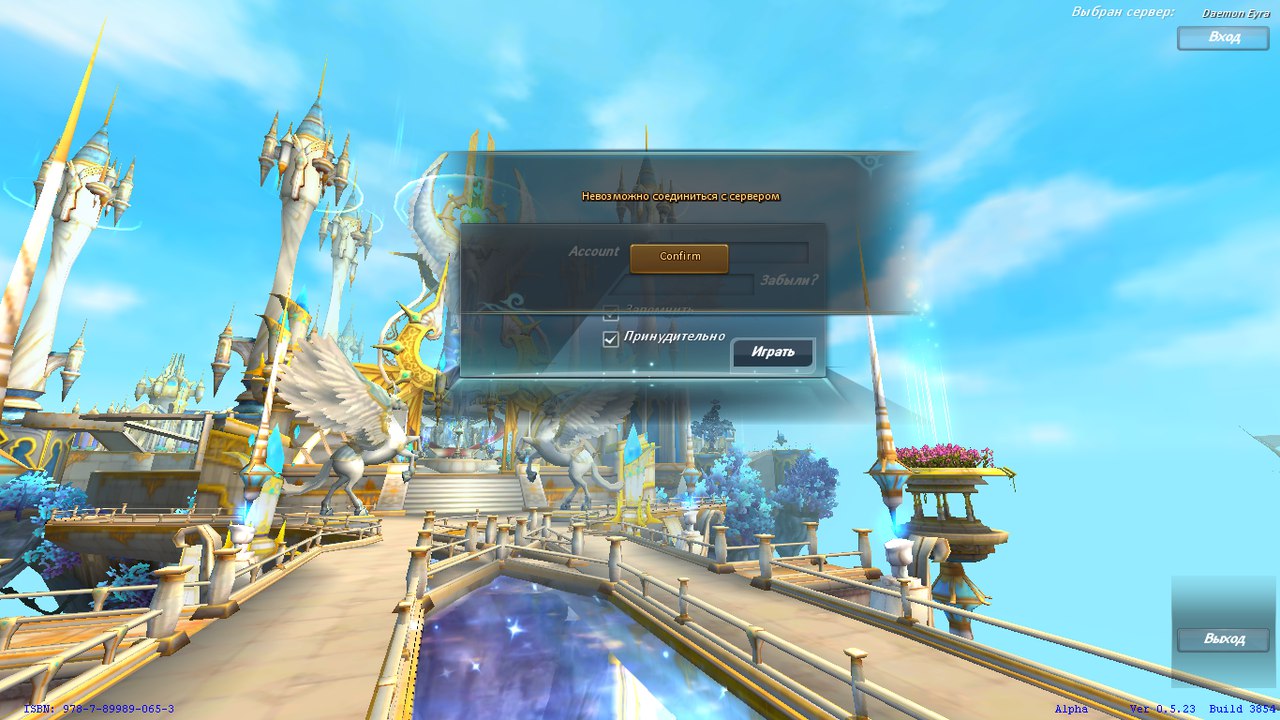Open the Вход button under server selection

1223,38
